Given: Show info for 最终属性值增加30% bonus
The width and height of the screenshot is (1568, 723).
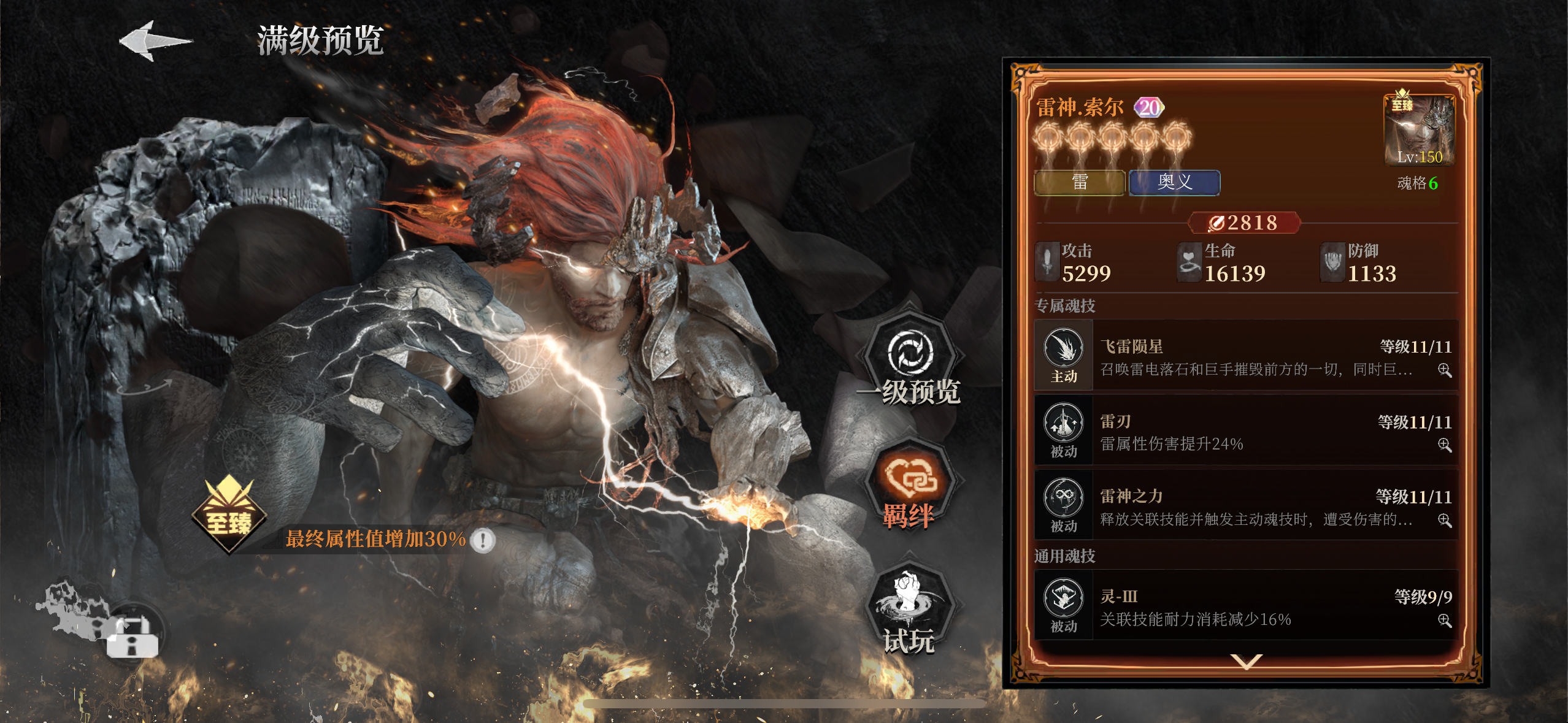Looking at the screenshot, I should [483, 540].
